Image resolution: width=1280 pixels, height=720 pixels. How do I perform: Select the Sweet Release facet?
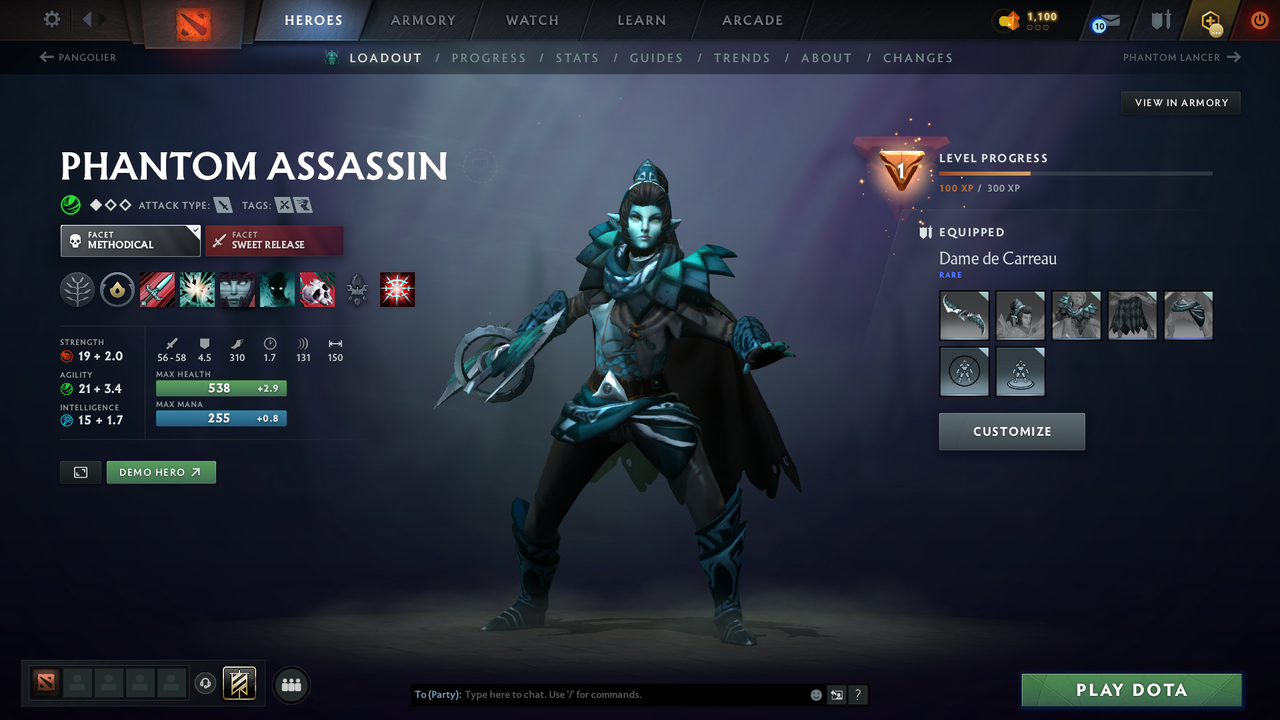pos(274,240)
